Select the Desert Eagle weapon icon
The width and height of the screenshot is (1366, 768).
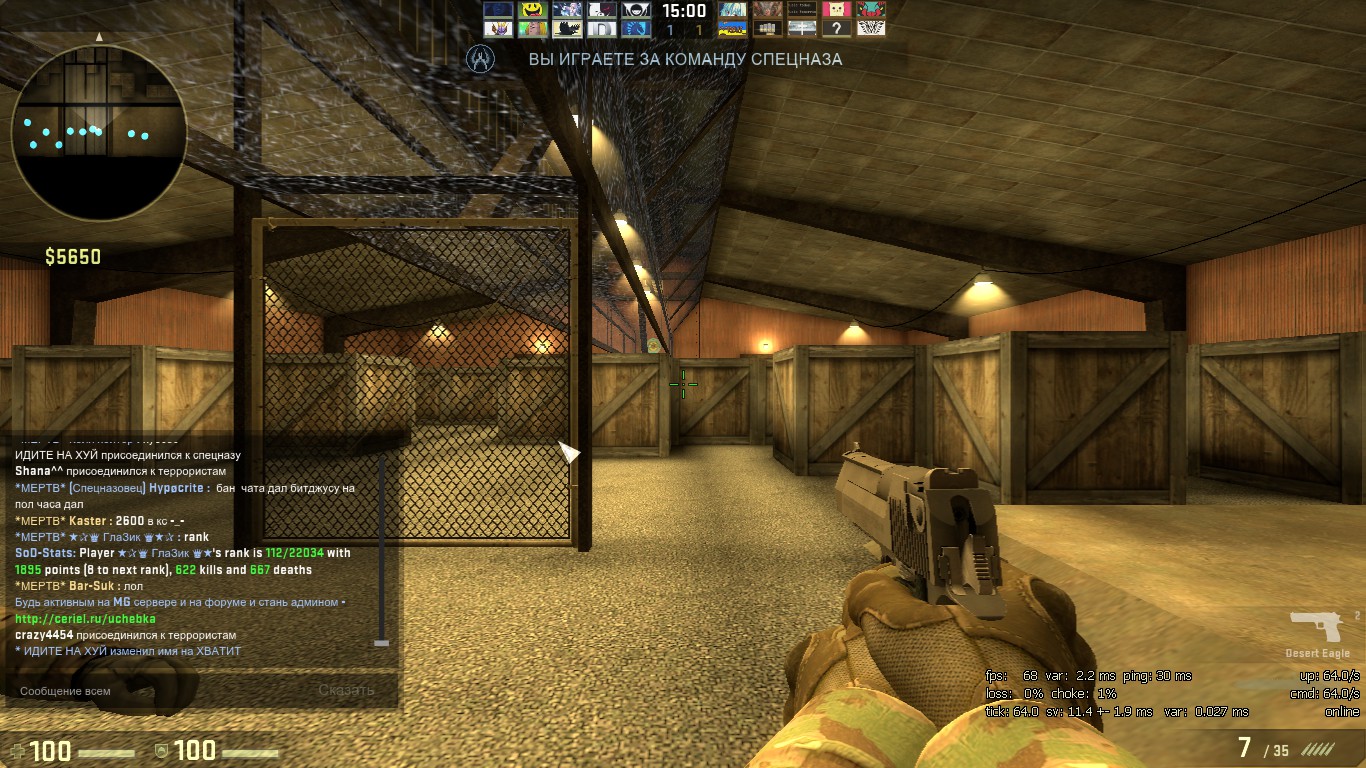[x=1318, y=628]
